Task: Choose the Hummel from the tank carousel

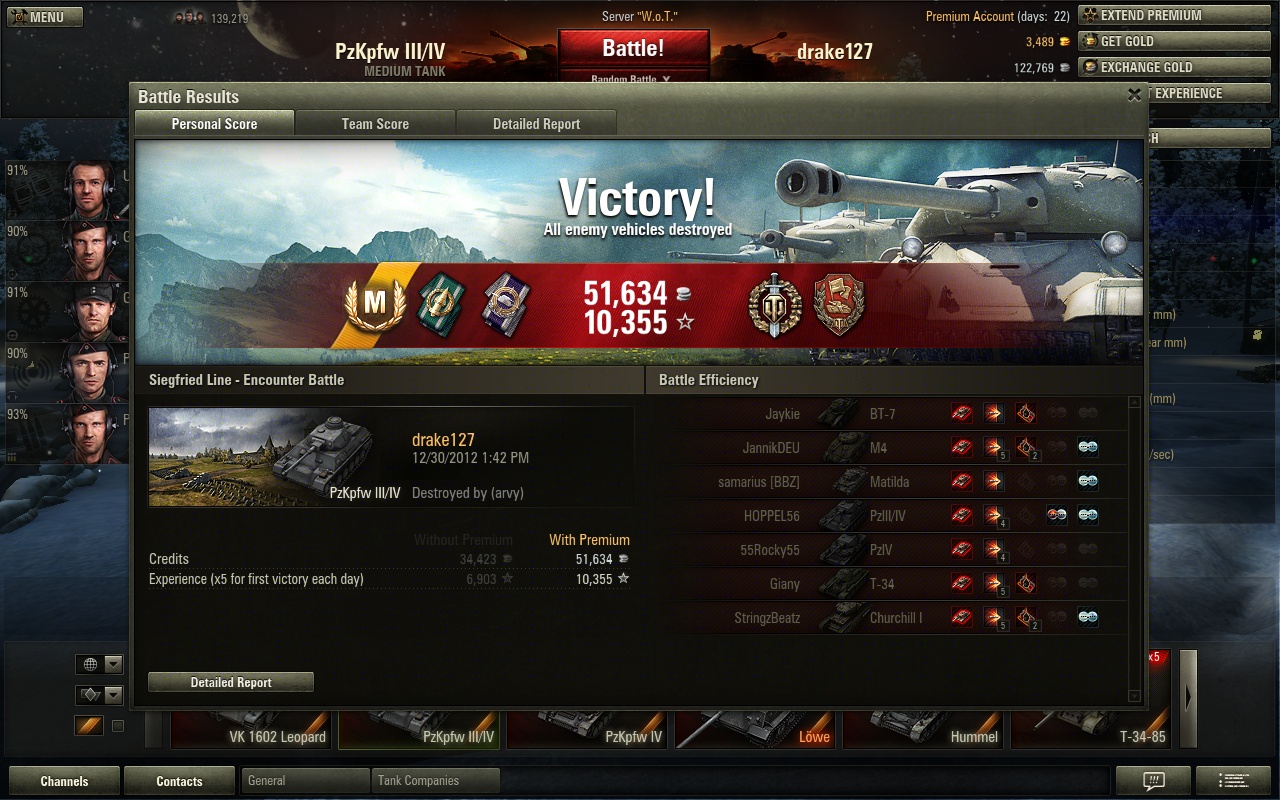Action: [924, 730]
